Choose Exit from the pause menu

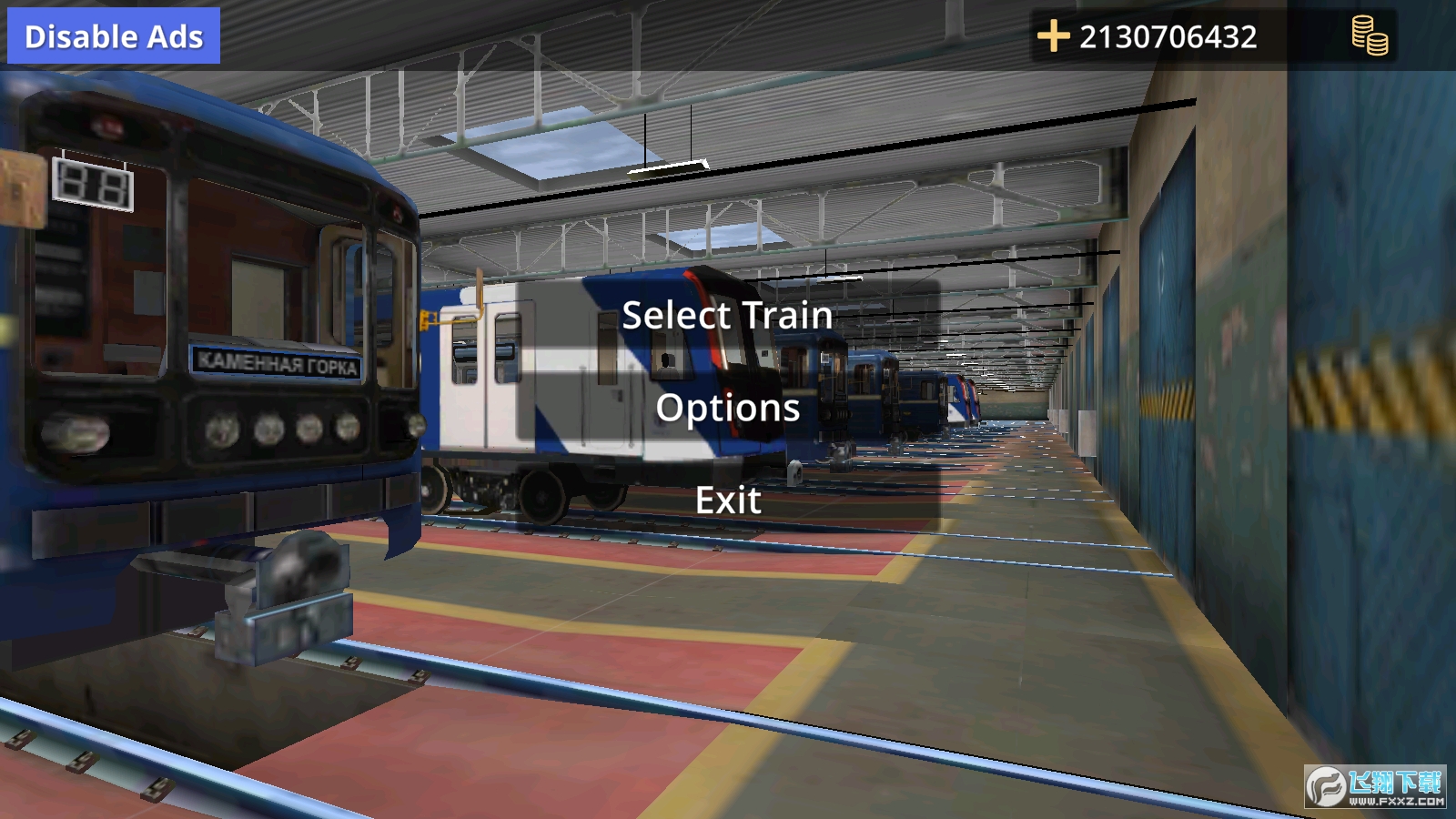point(728,500)
